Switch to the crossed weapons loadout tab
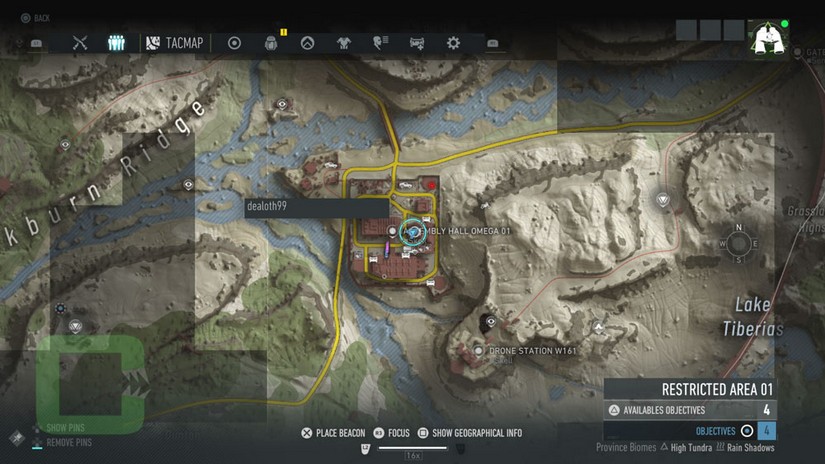 coord(81,43)
